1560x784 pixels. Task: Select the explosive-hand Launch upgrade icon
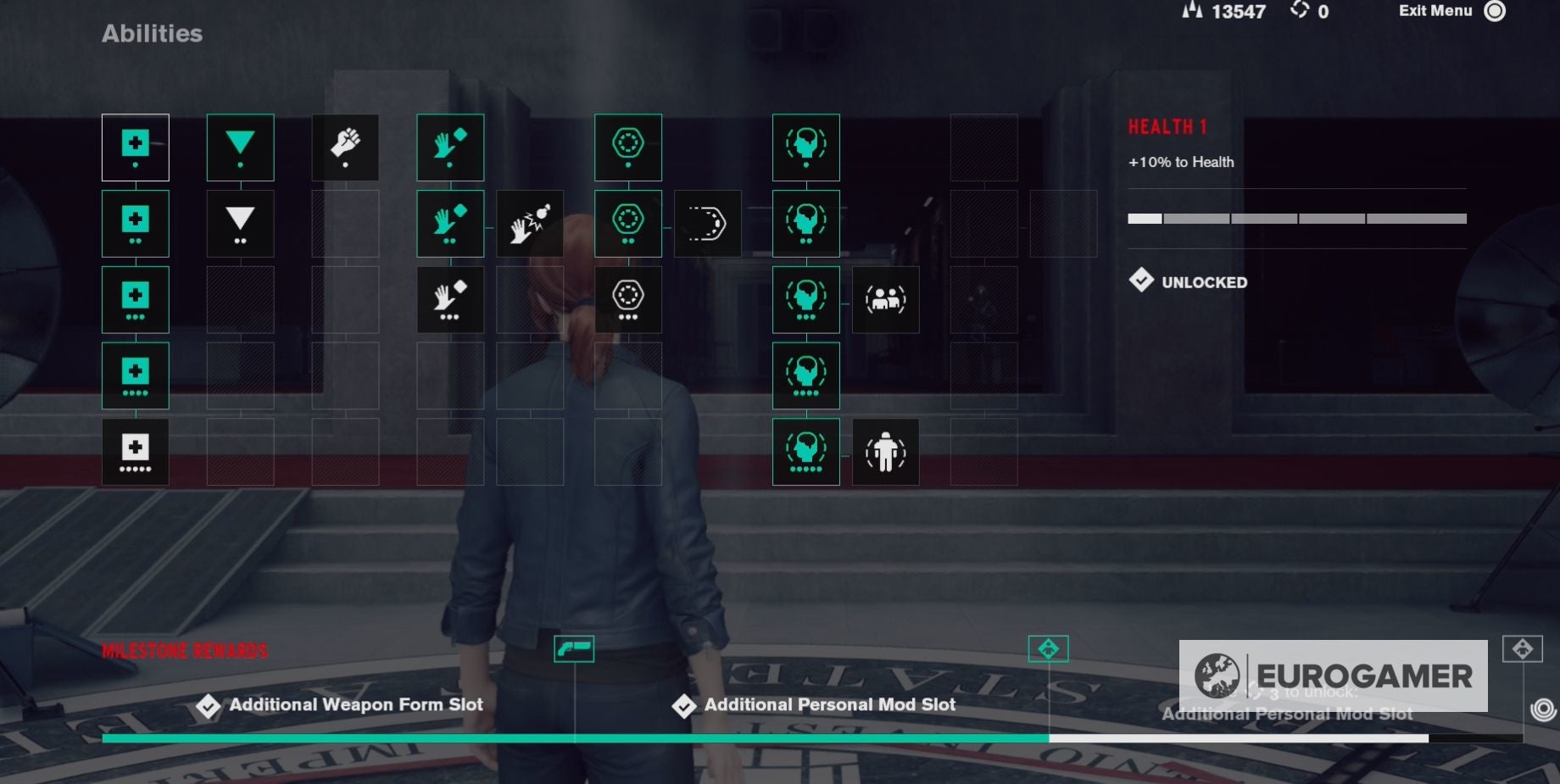click(530, 223)
